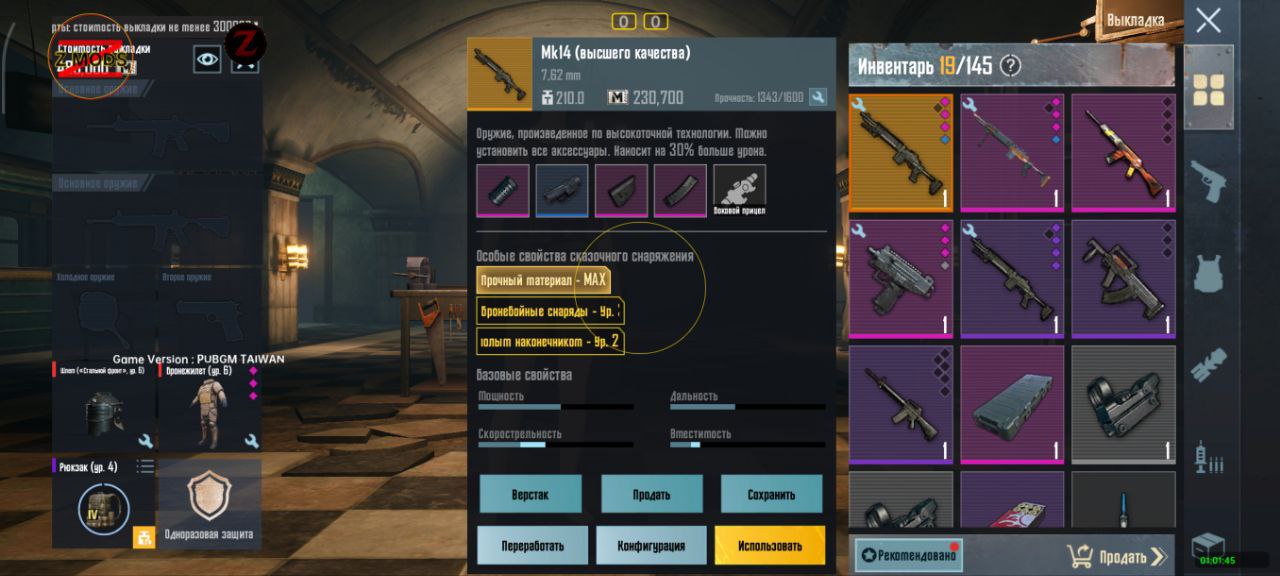Select the Mk14 inventory slot
Screen dimensions: 1280x576
(x=901, y=153)
